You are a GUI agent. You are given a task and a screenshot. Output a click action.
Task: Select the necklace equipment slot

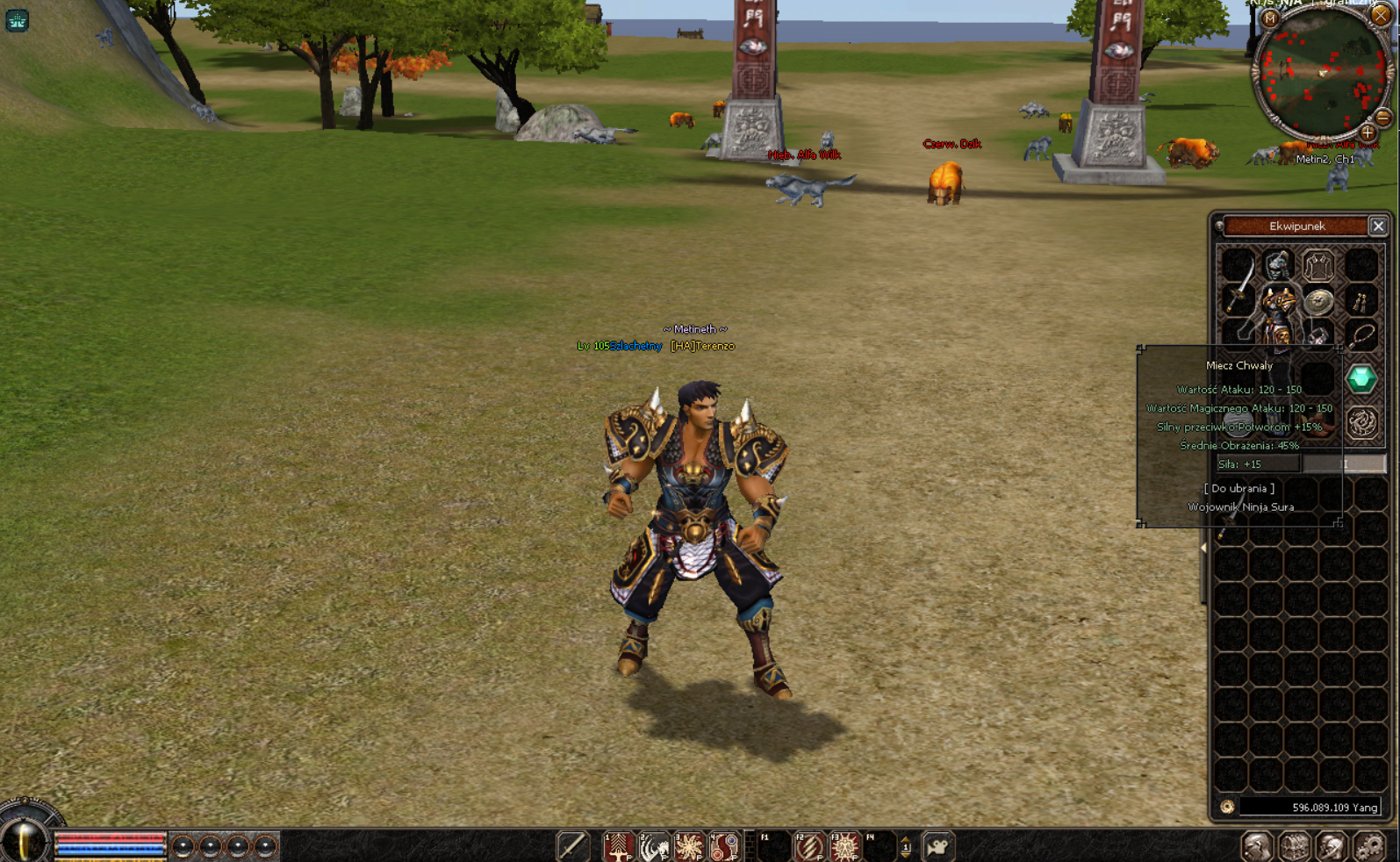tap(1361, 335)
